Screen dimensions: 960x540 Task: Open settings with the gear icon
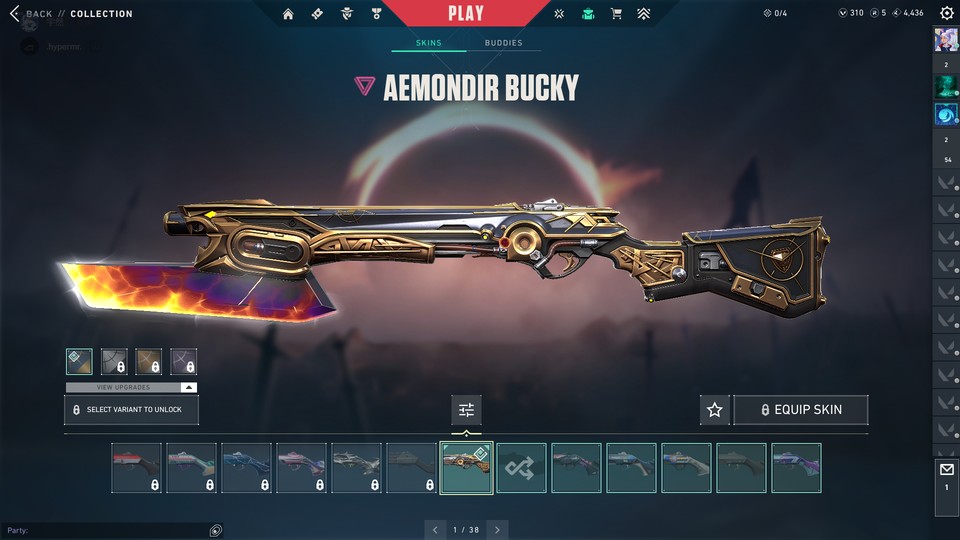[946, 13]
